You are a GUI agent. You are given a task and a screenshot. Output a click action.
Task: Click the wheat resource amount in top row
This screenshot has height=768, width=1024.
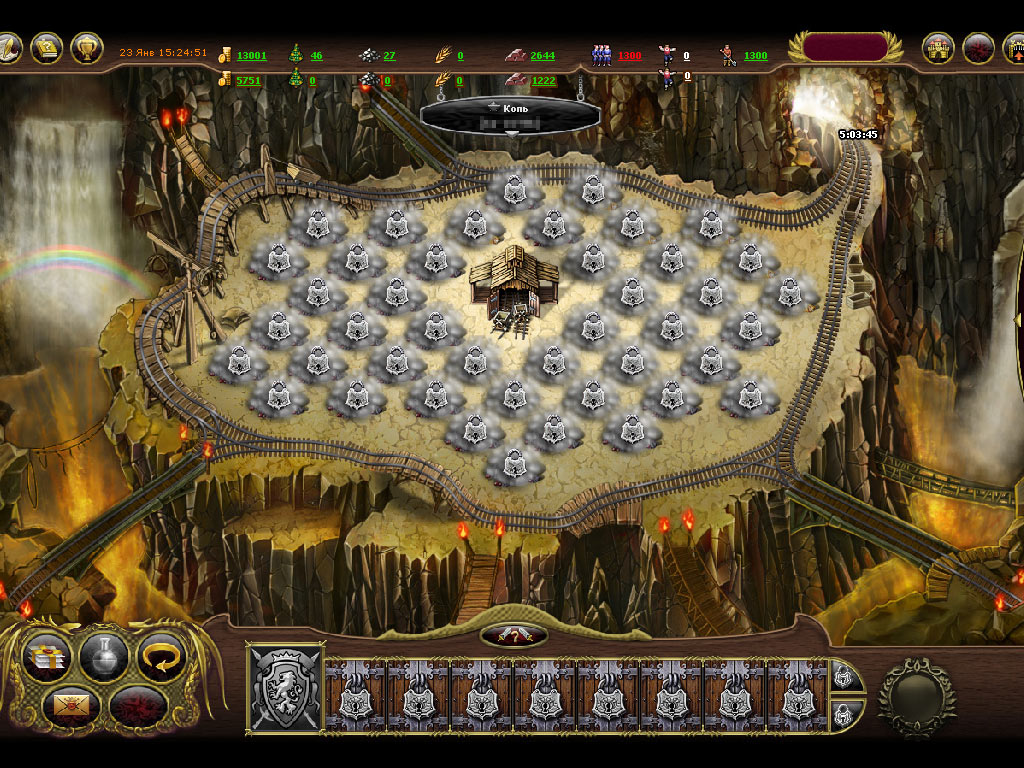pyautogui.click(x=459, y=56)
